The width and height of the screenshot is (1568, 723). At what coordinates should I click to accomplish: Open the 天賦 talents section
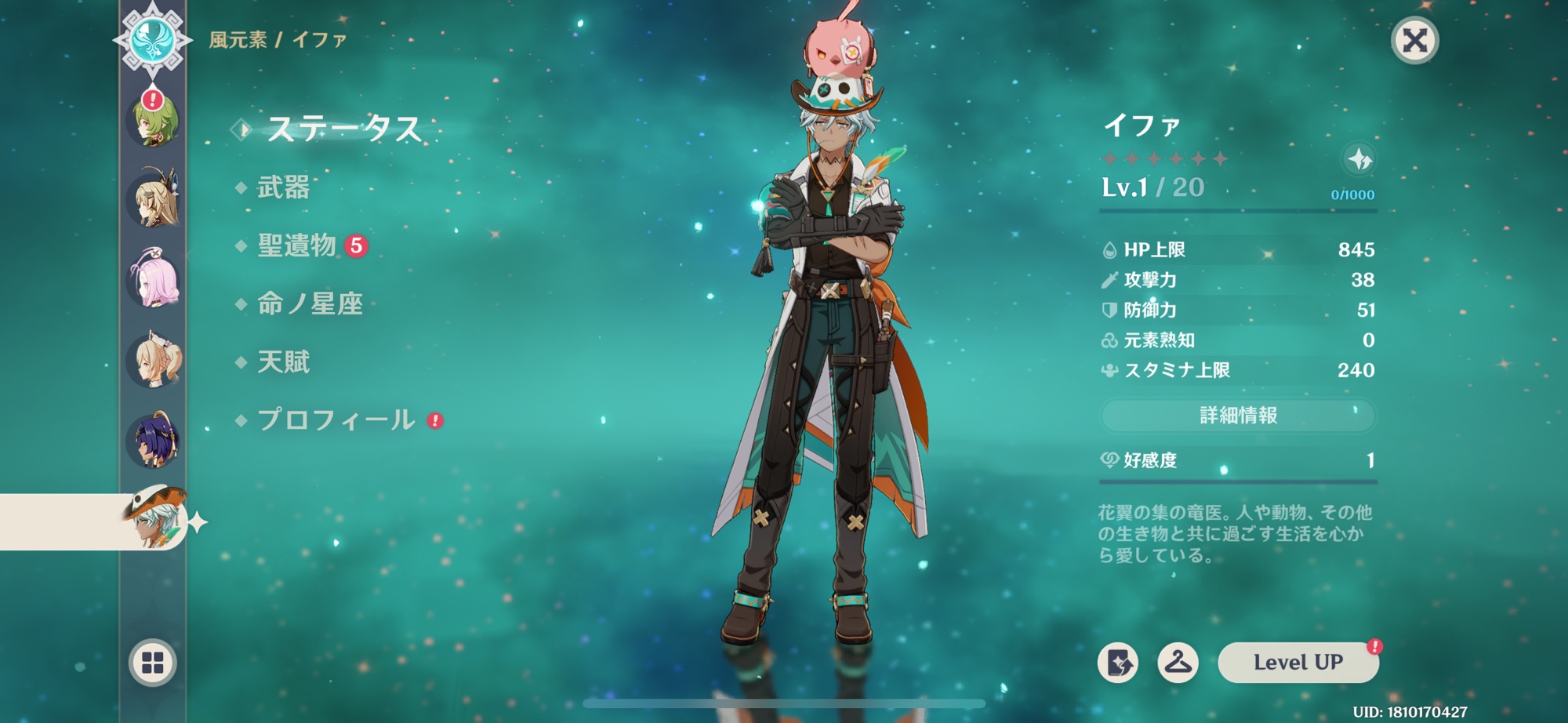tap(283, 362)
